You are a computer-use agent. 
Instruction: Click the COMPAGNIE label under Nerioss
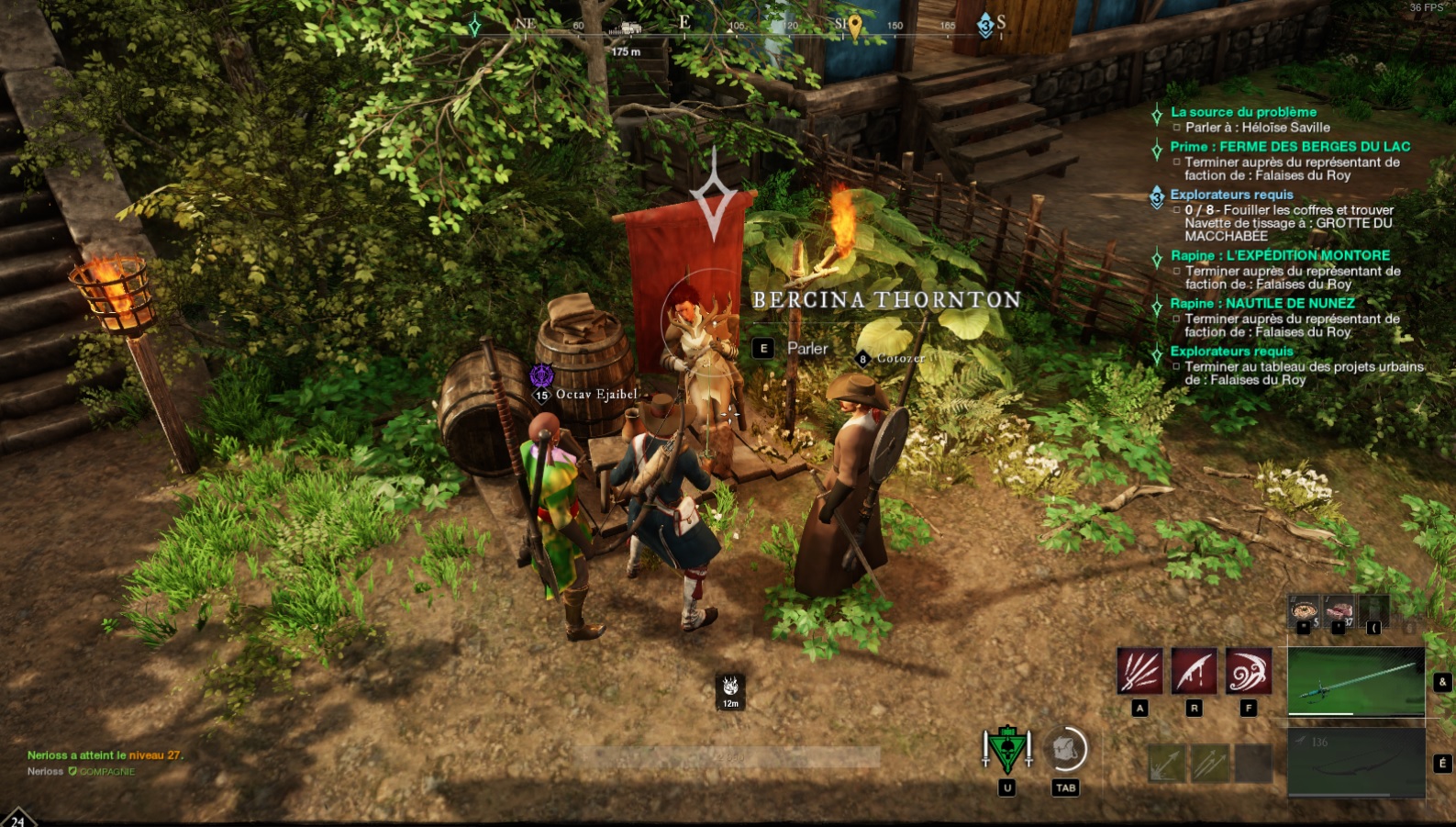click(104, 772)
